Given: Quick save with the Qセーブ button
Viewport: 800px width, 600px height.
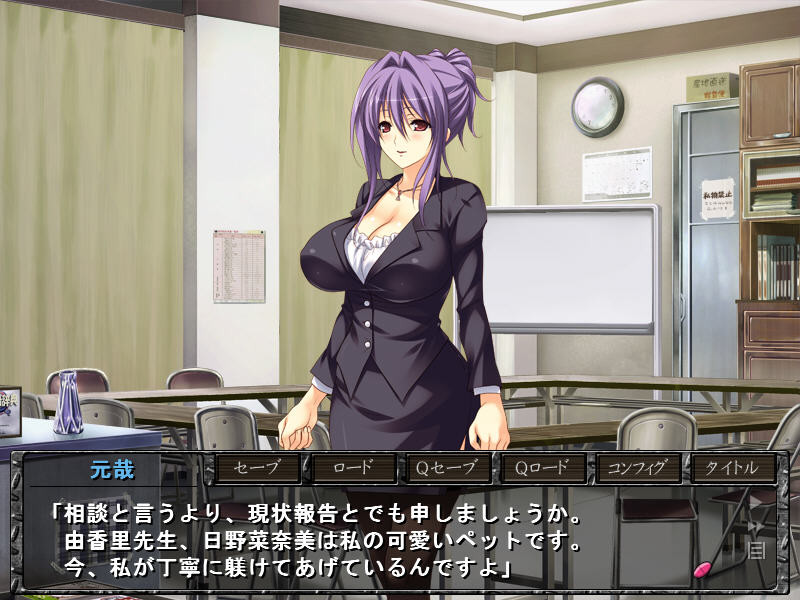Looking at the screenshot, I should 447,468.
